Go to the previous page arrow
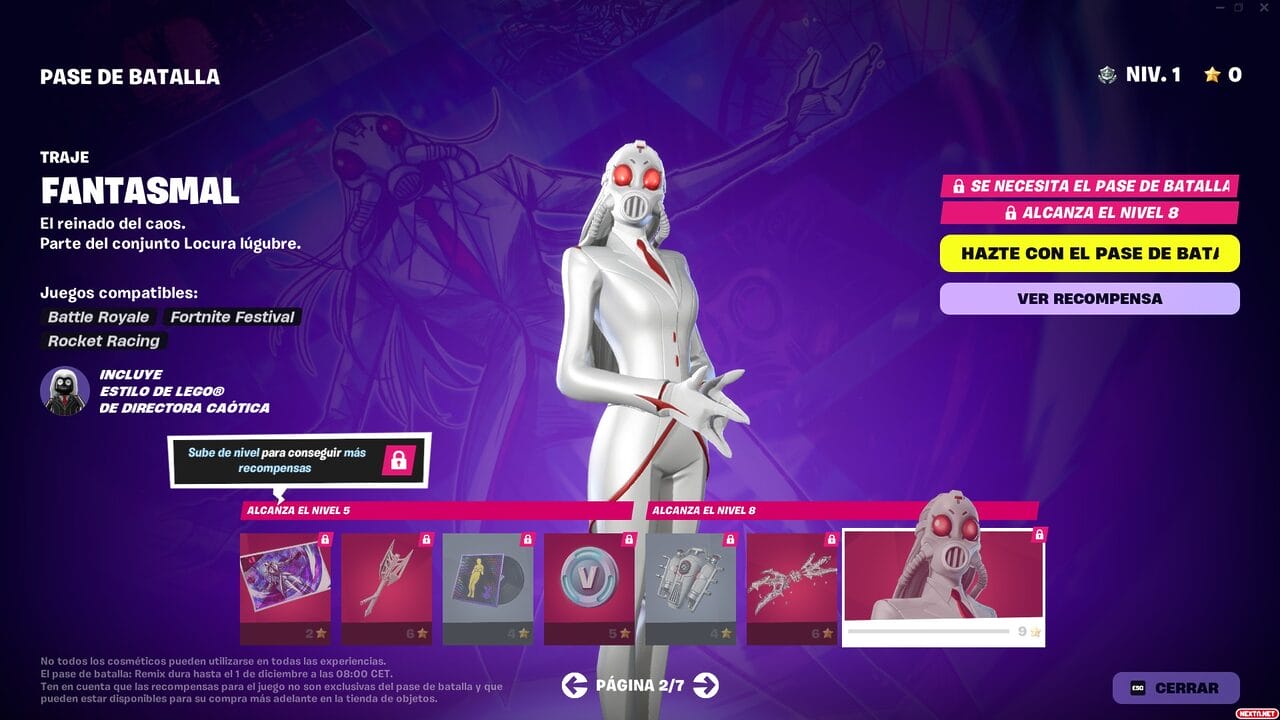Image resolution: width=1280 pixels, height=720 pixels. pyautogui.click(x=574, y=685)
